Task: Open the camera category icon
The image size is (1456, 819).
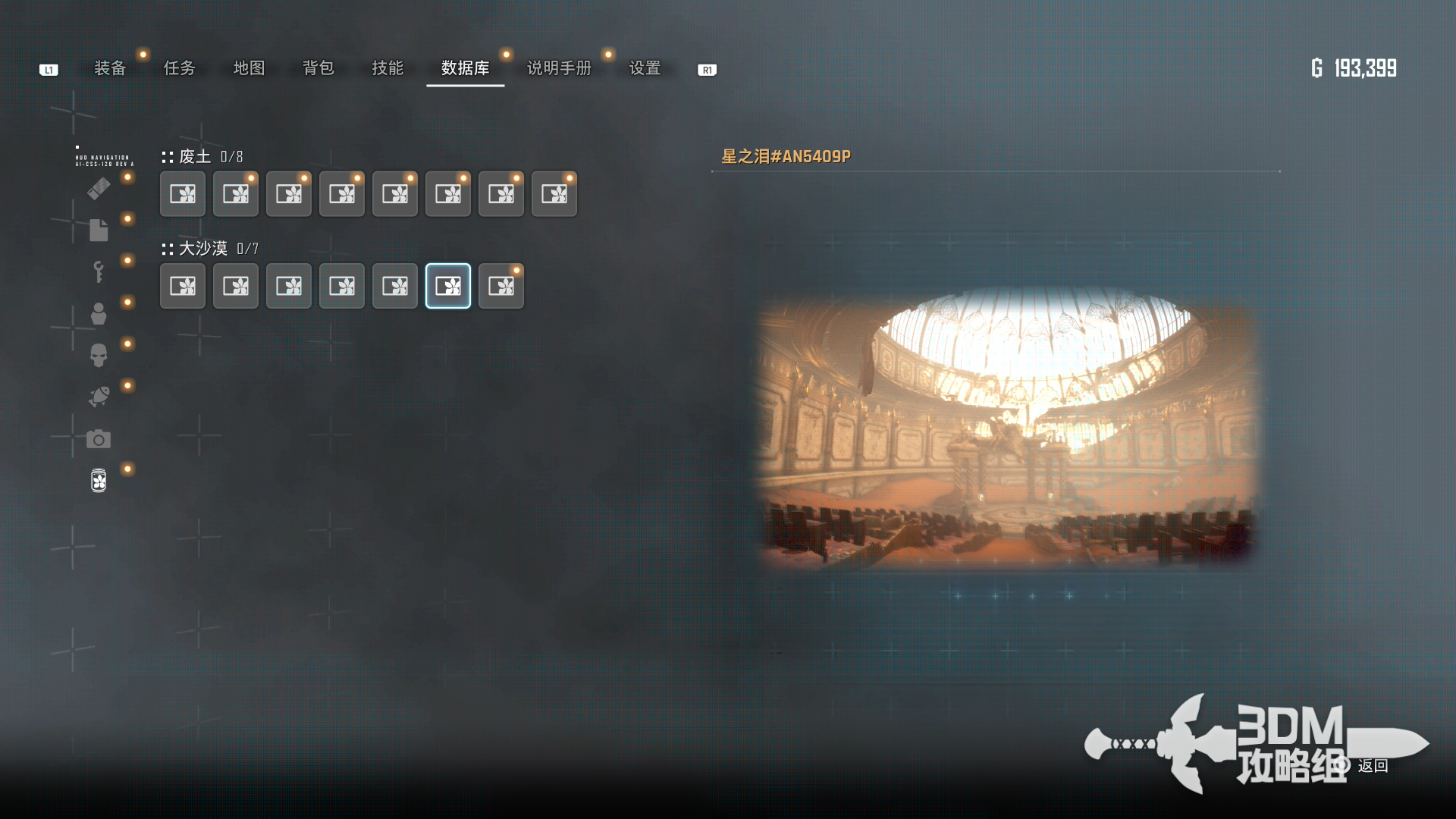Action: coord(99,439)
